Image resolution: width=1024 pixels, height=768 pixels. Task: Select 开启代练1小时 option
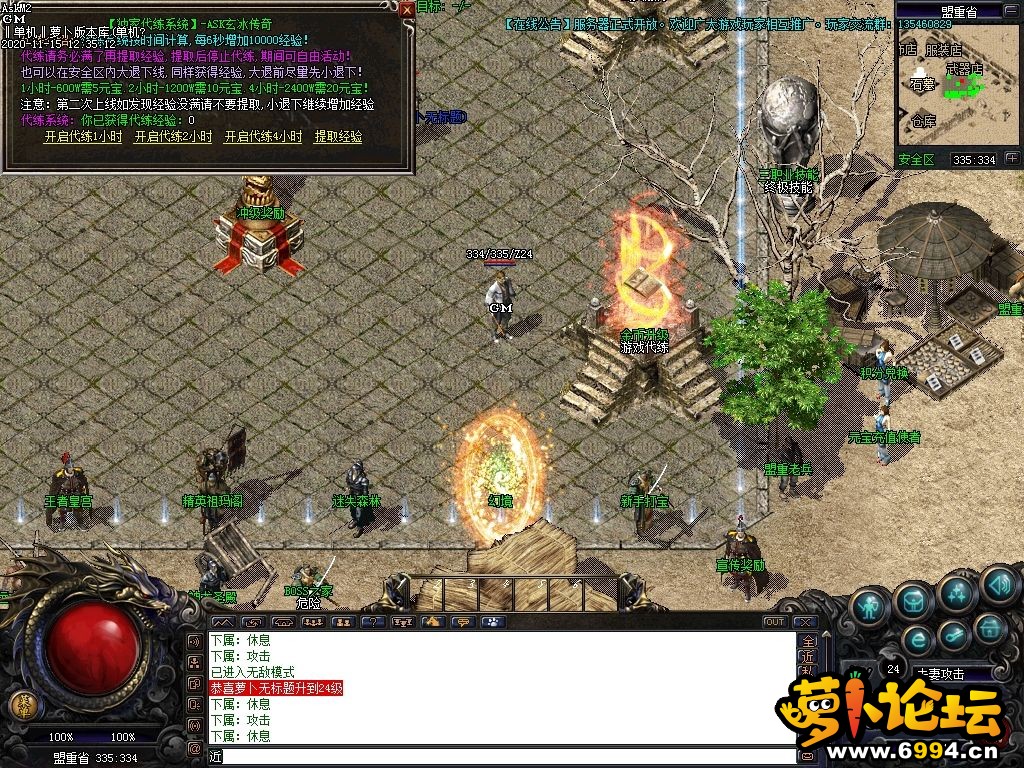click(x=83, y=137)
